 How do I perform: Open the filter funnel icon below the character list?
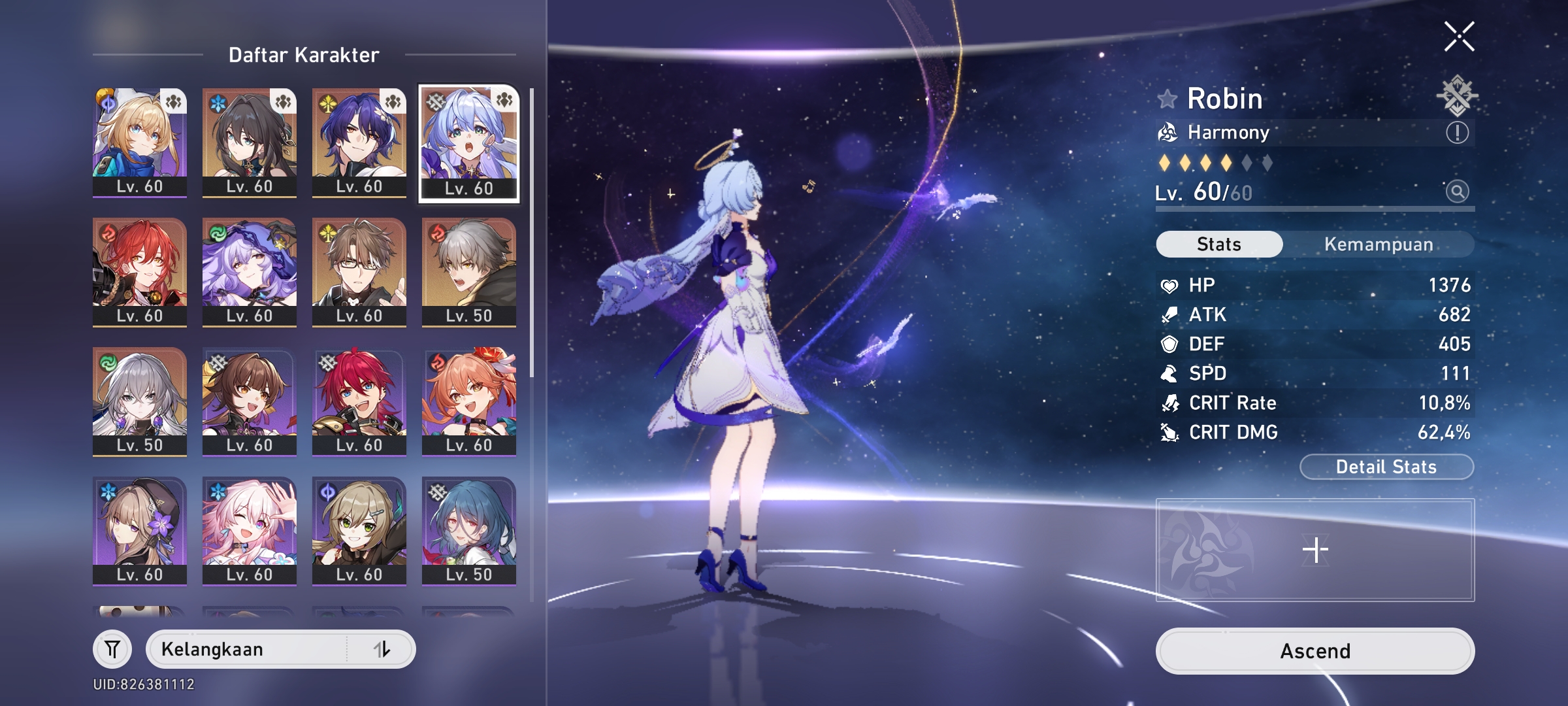point(112,649)
